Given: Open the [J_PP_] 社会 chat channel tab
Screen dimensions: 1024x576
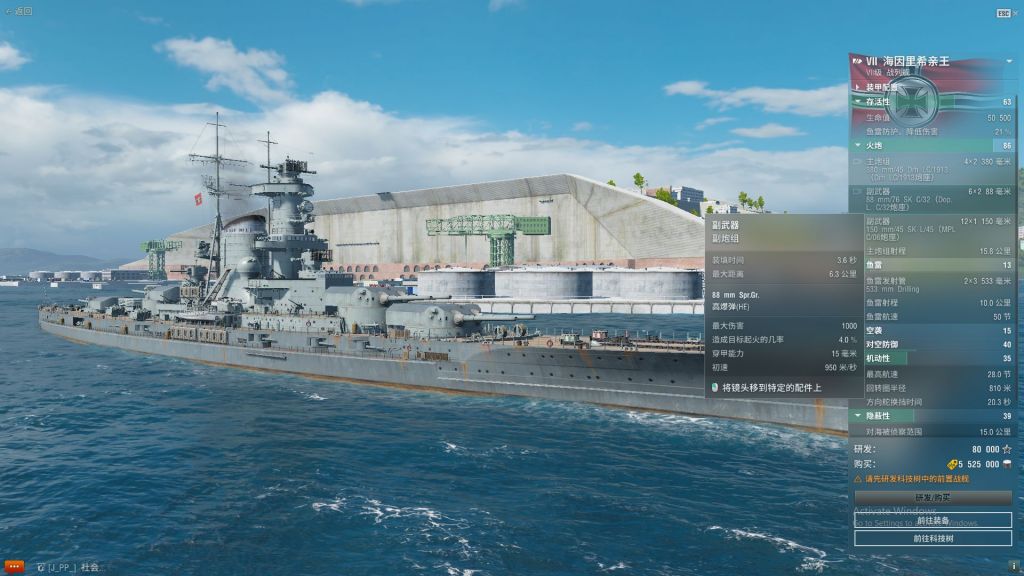Looking at the screenshot, I should coord(72,567).
